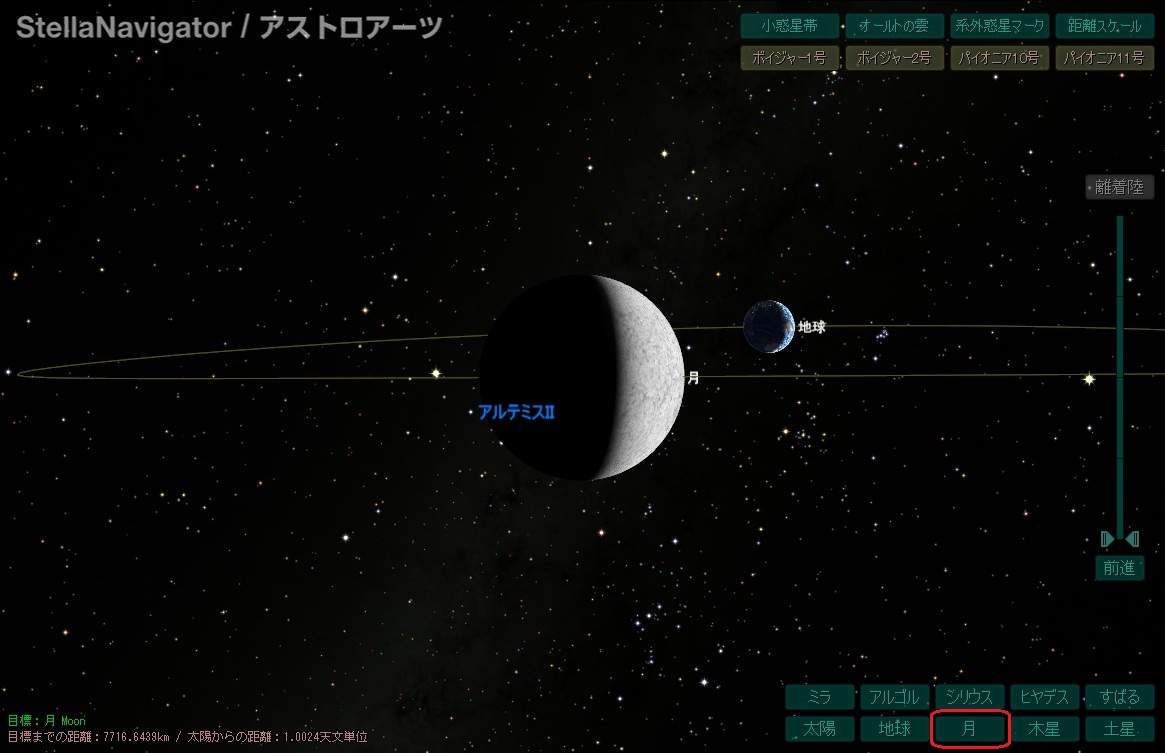This screenshot has height=753, width=1165.
Task: Choose 地球 (Earth) as destination
Action: click(x=895, y=729)
